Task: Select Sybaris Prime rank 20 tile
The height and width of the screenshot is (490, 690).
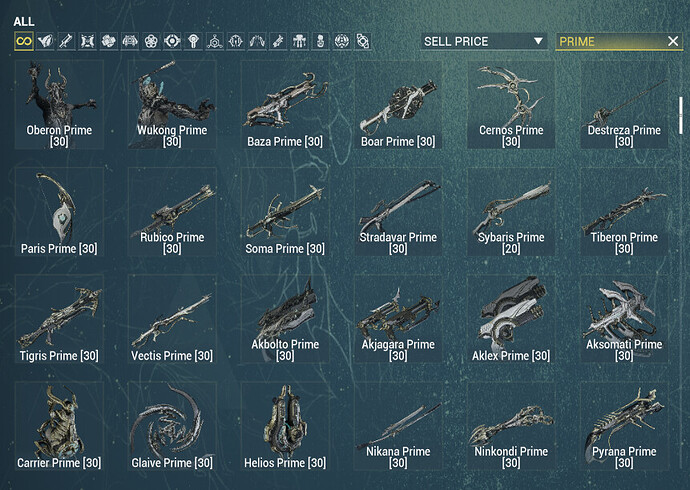Action: tap(511, 212)
